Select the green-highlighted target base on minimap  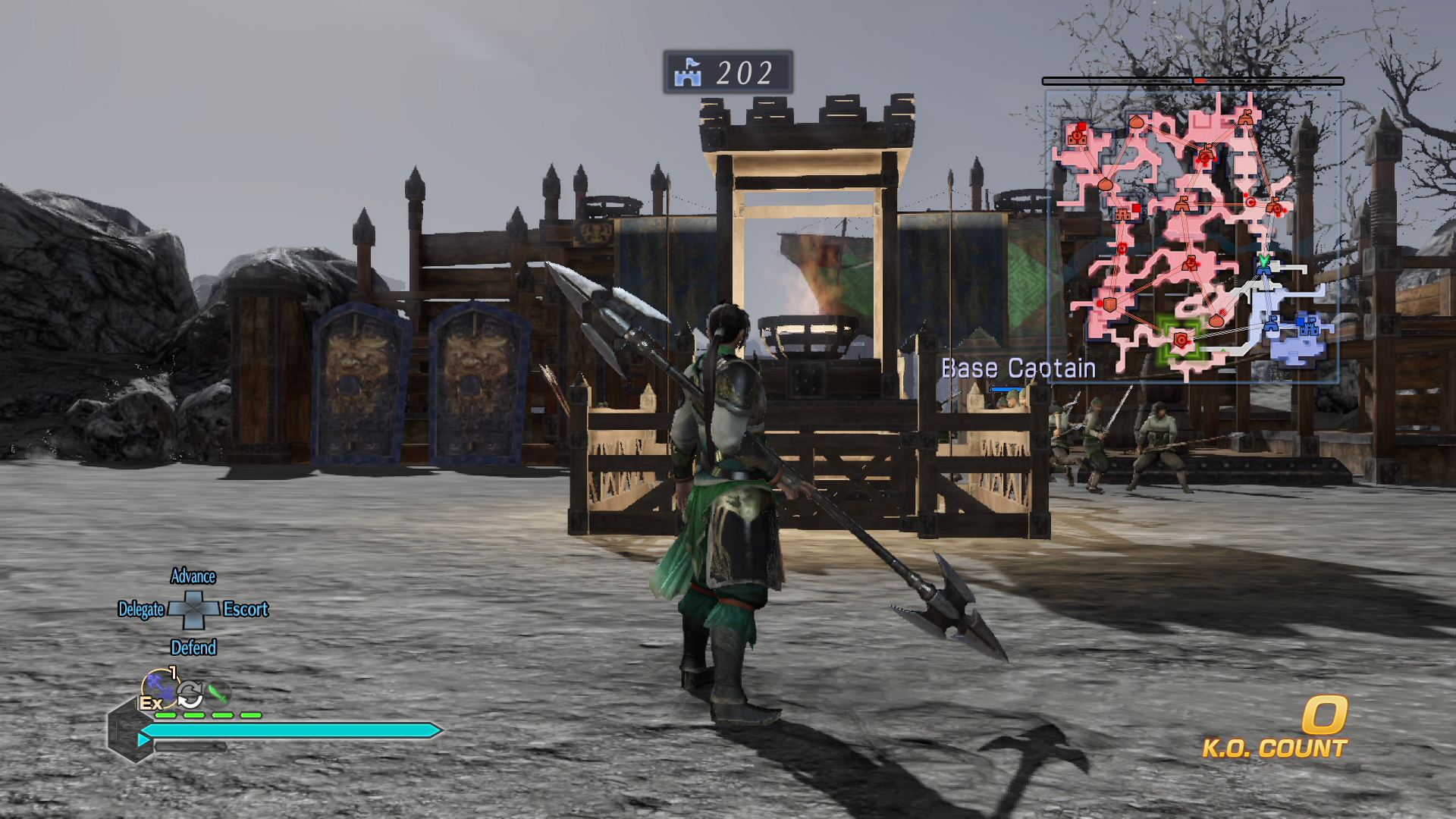pyautogui.click(x=1181, y=340)
